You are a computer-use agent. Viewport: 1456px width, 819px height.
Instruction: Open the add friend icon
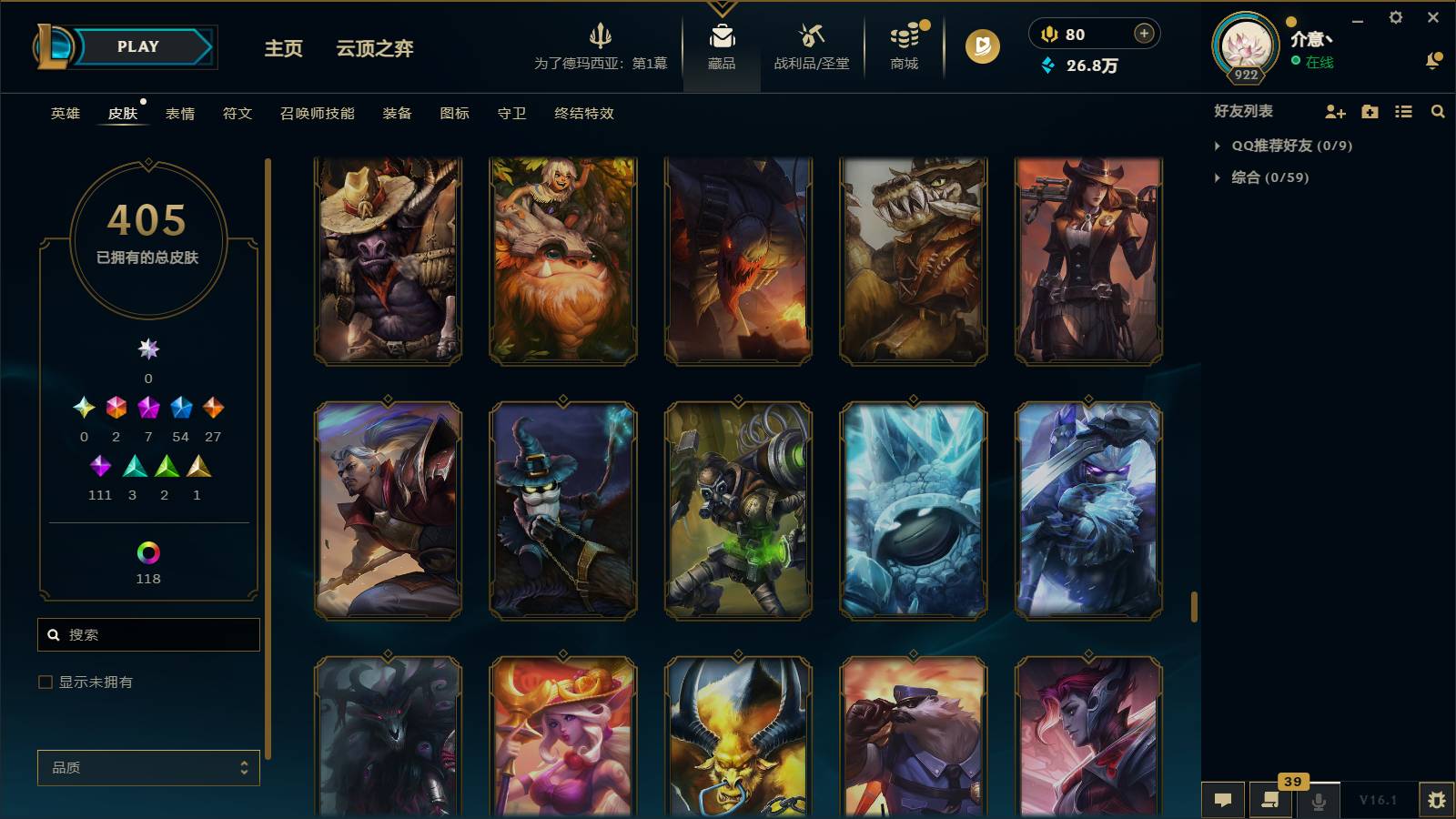(x=1334, y=112)
